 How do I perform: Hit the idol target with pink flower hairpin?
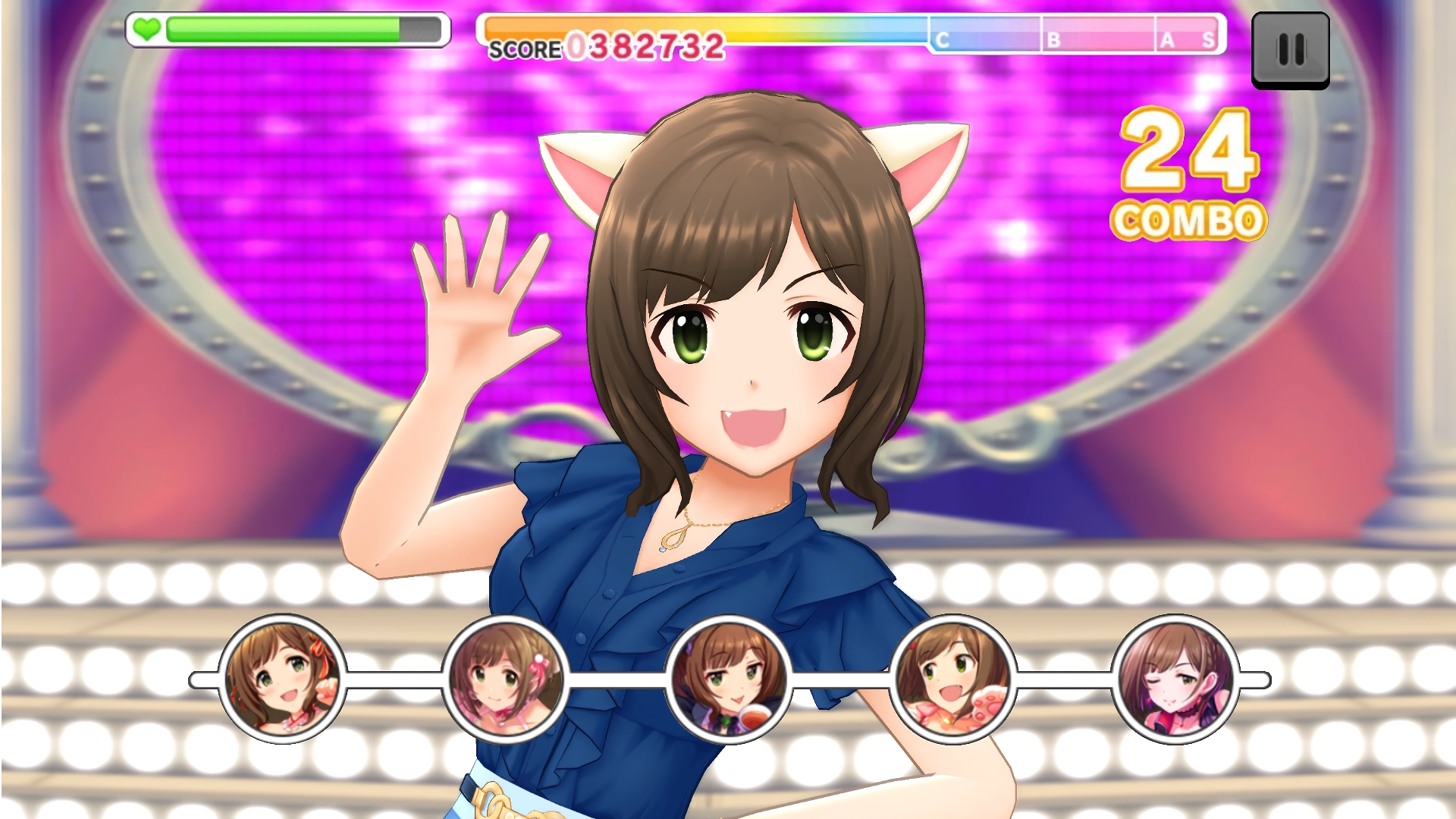tap(506, 679)
